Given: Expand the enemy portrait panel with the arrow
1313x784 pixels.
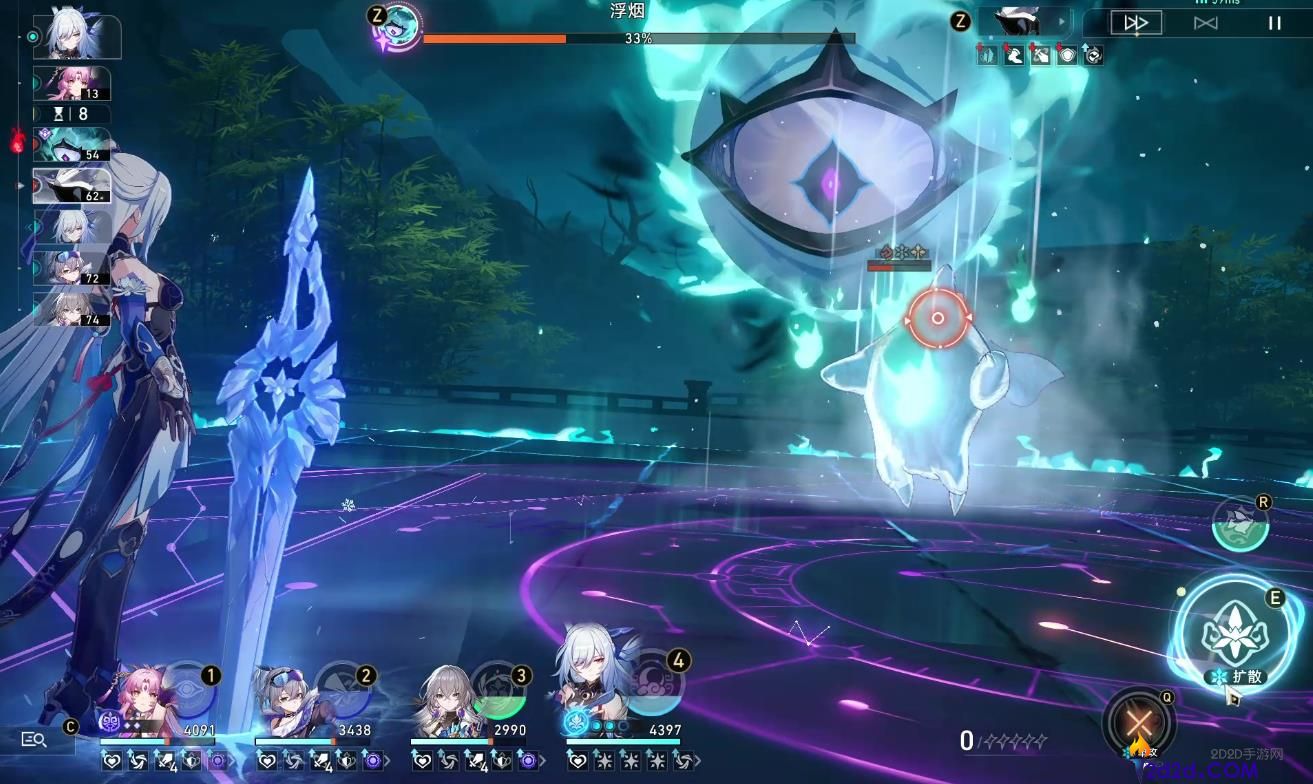Looking at the screenshot, I should click(1060, 21).
